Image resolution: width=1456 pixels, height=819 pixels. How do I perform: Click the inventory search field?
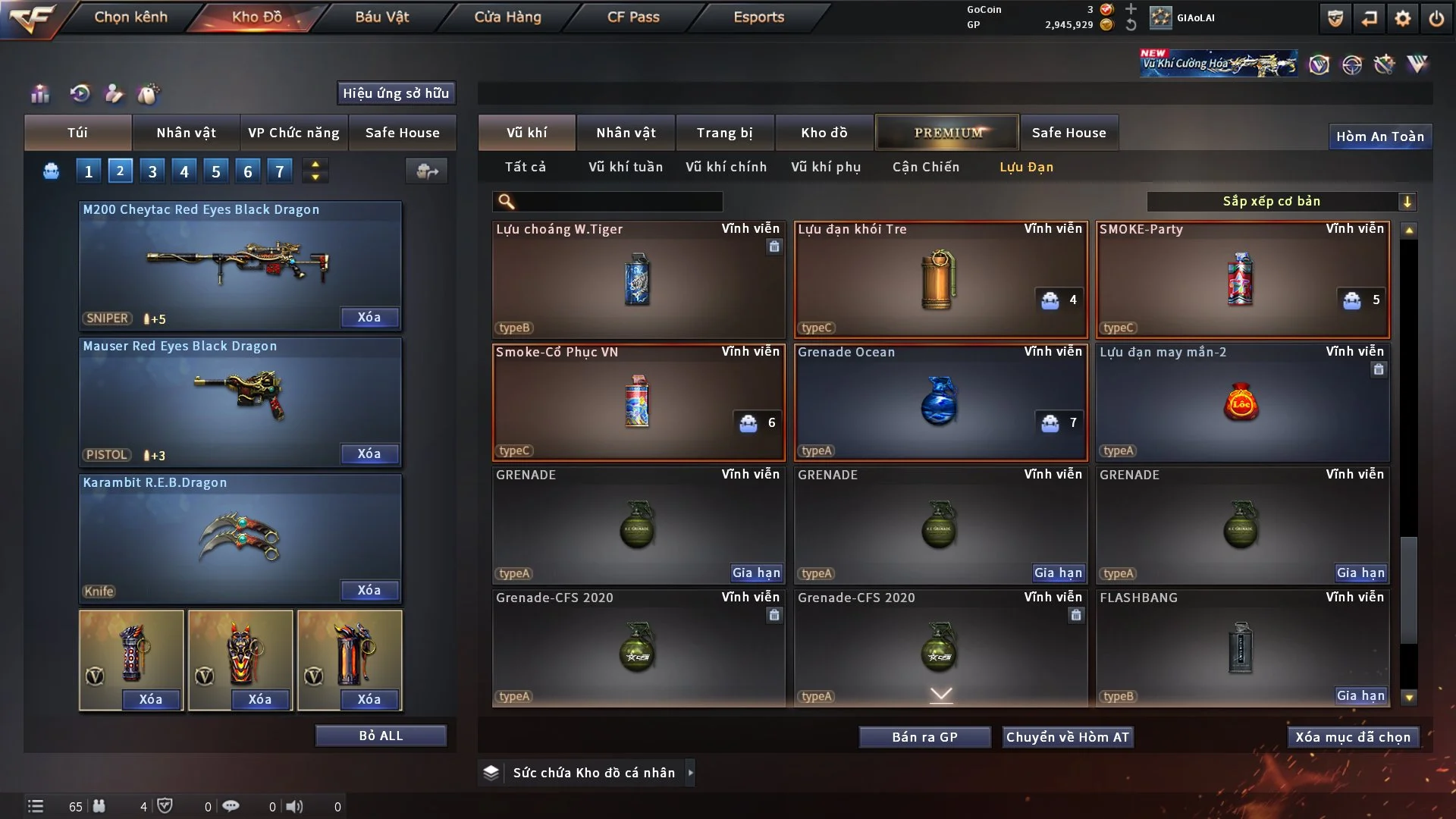pyautogui.click(x=618, y=202)
